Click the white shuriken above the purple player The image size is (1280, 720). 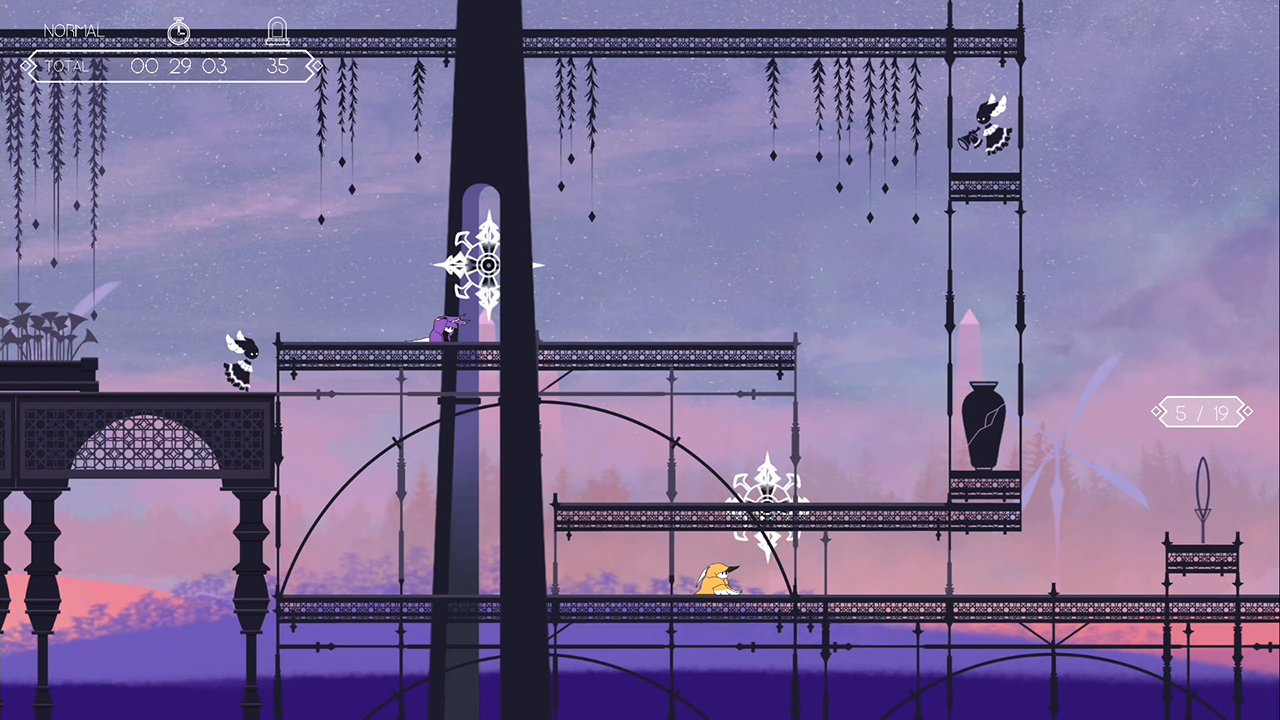tap(487, 263)
